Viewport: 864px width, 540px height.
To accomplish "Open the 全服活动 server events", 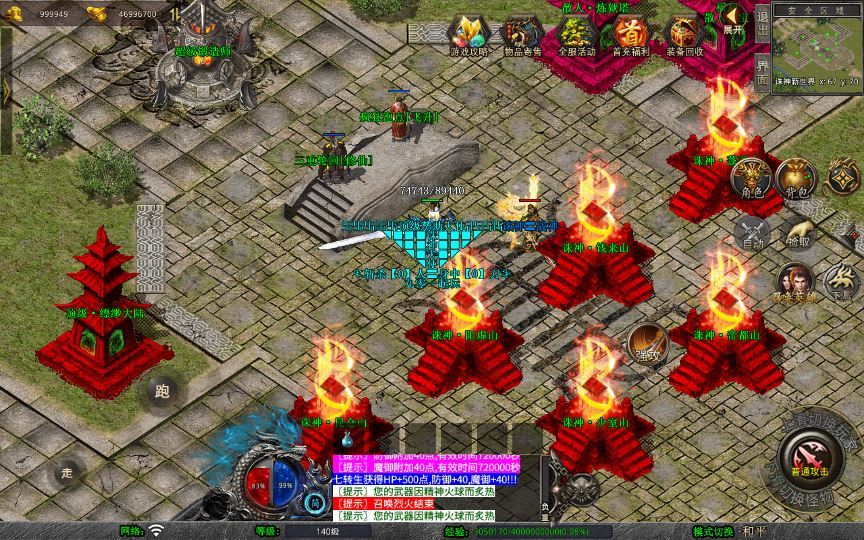I will point(576,35).
